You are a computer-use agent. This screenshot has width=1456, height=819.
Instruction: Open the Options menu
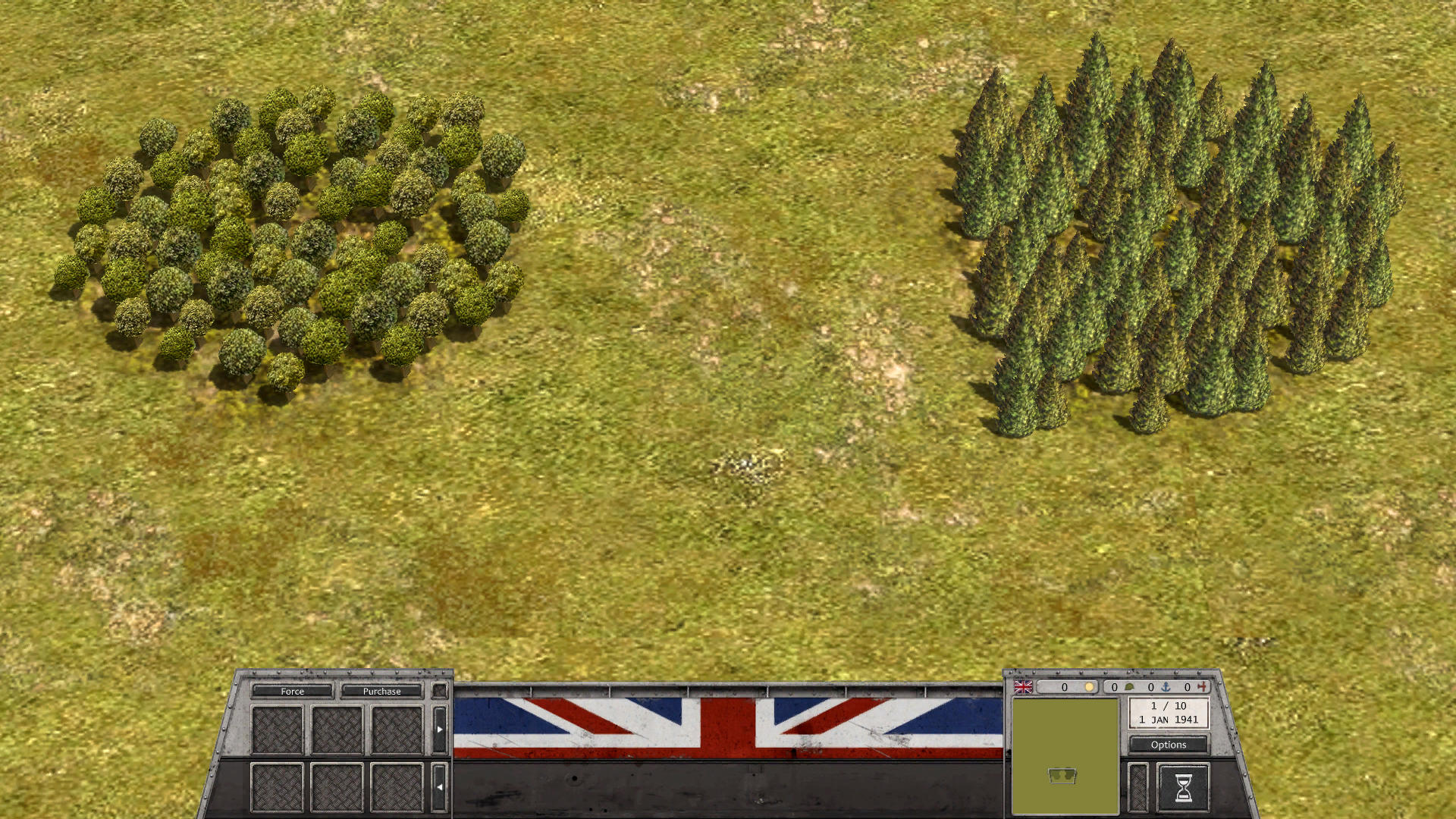(1169, 745)
